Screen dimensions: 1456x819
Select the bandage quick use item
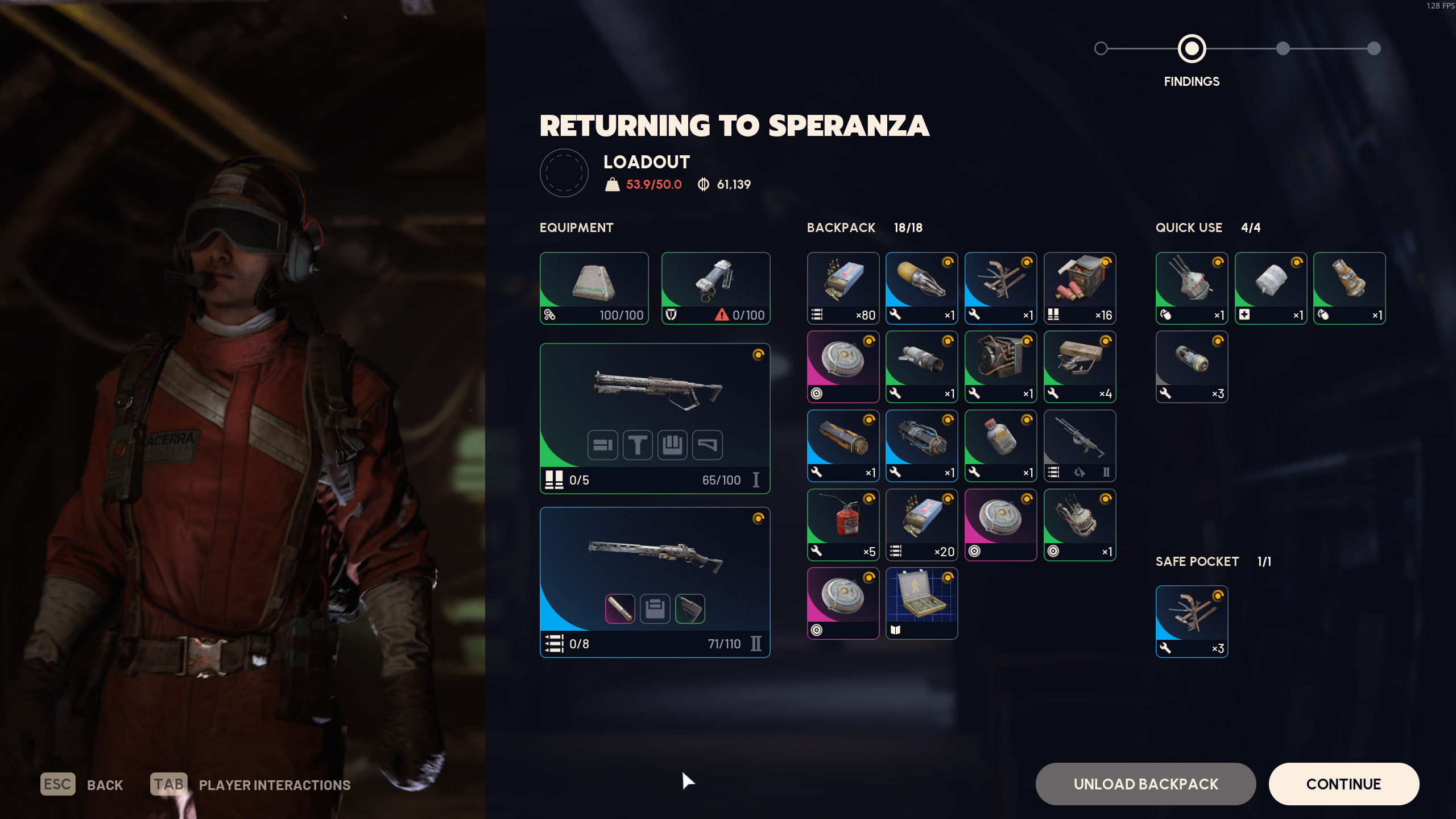pos(1271,288)
